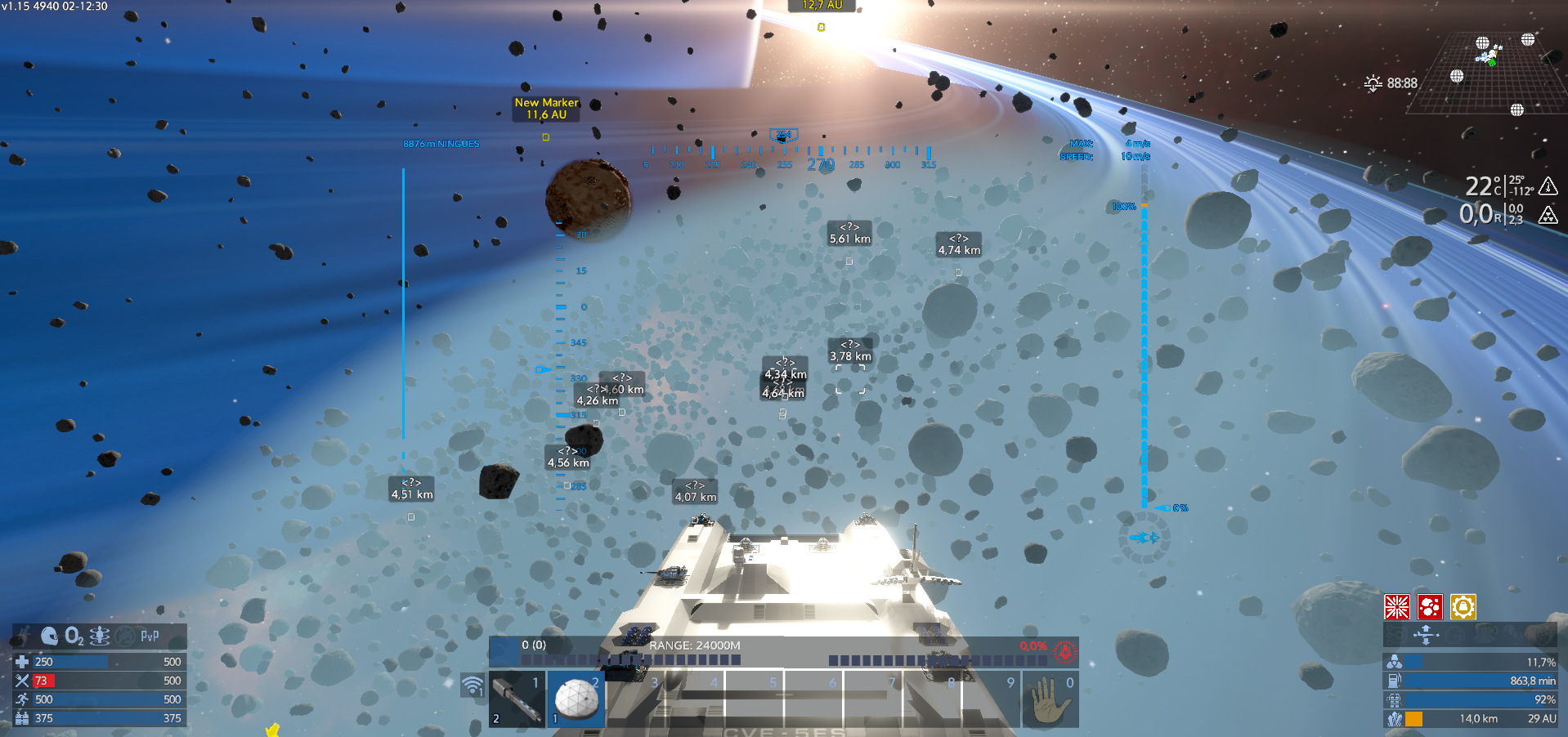
Task: Click the wireless signal icon beside the hotbar
Action: 473,685
